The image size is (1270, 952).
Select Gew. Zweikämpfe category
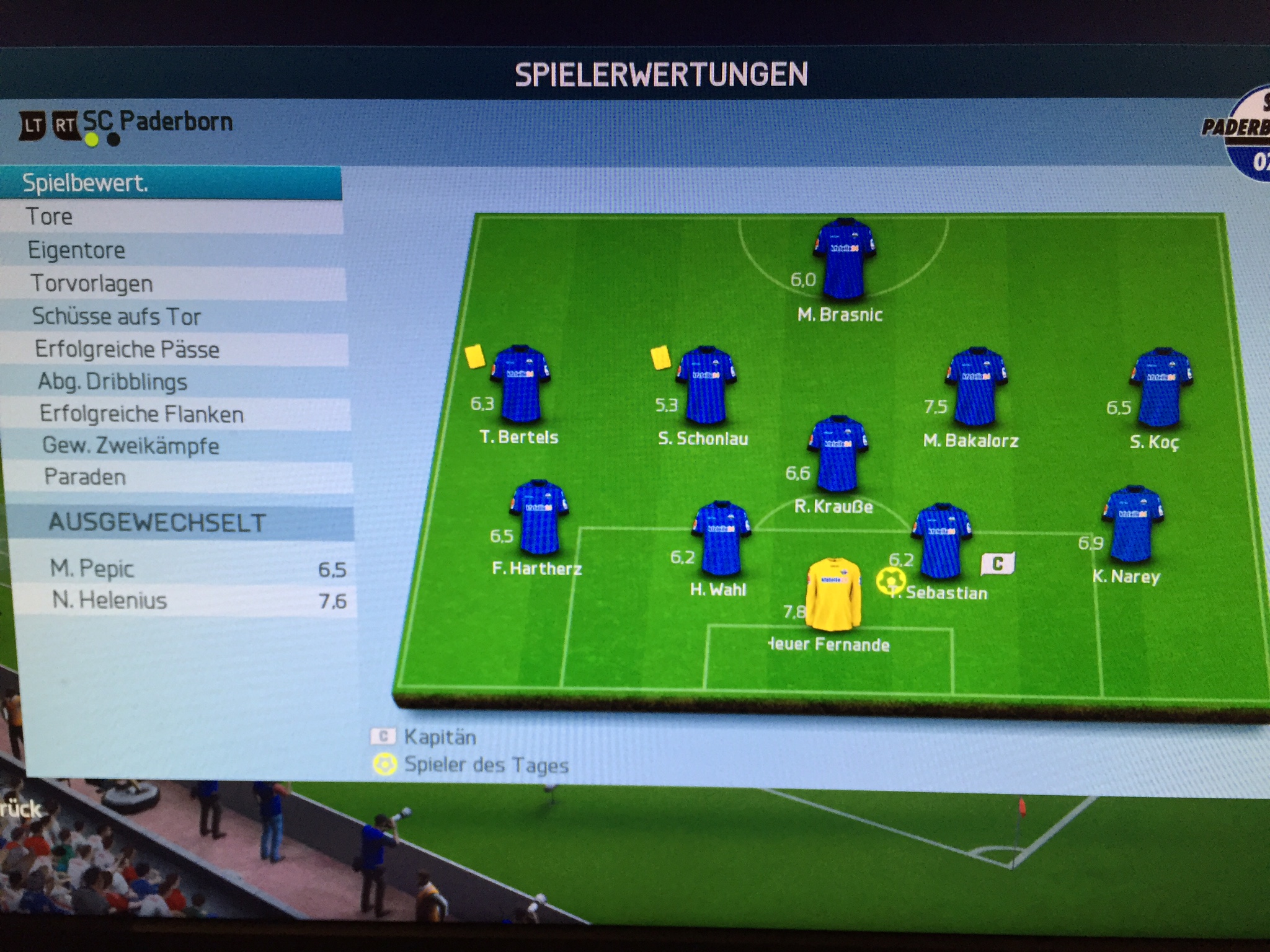pyautogui.click(x=180, y=446)
